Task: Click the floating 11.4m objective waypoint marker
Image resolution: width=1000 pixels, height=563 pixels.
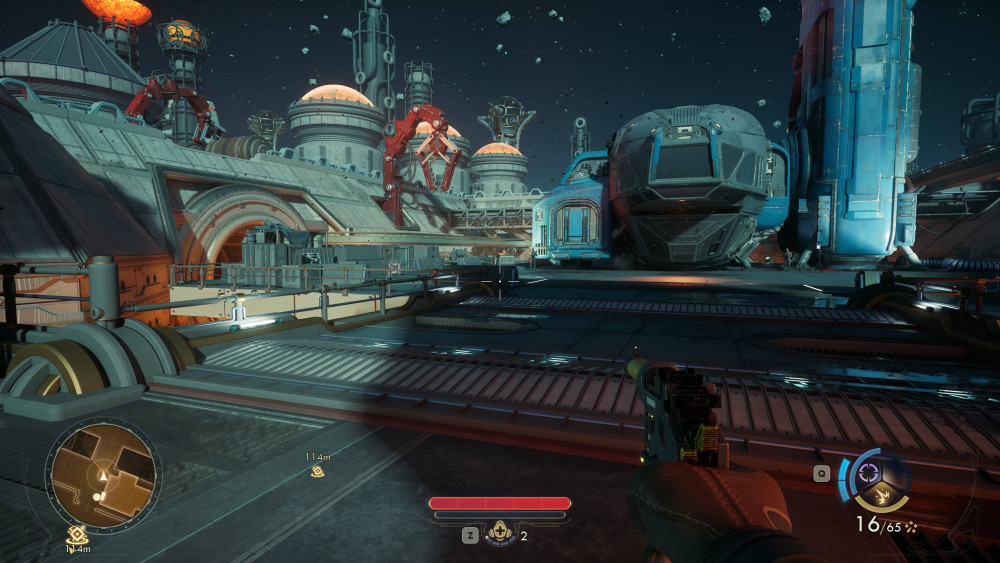Action: click(318, 470)
